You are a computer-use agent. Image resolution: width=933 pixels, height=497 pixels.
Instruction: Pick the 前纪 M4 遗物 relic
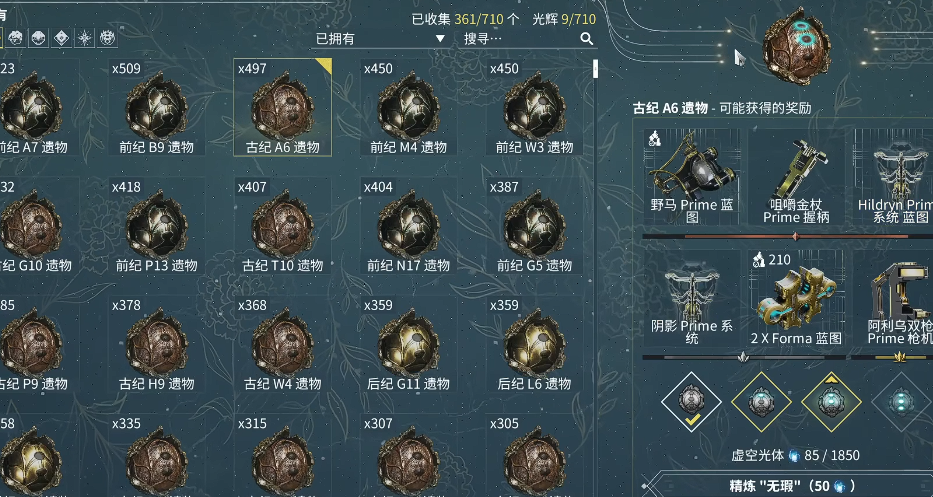(408, 111)
